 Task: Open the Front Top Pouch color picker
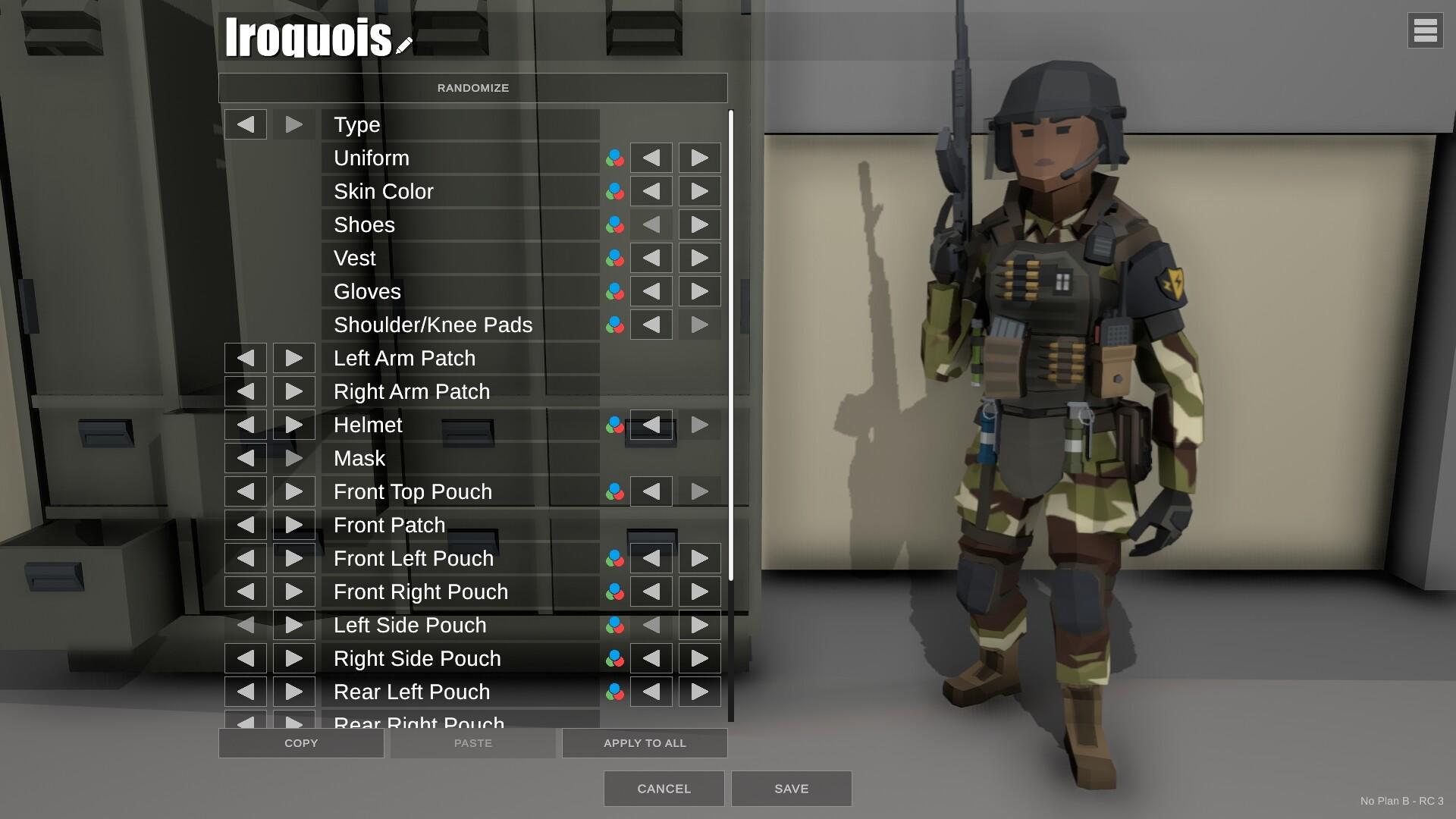tap(615, 491)
